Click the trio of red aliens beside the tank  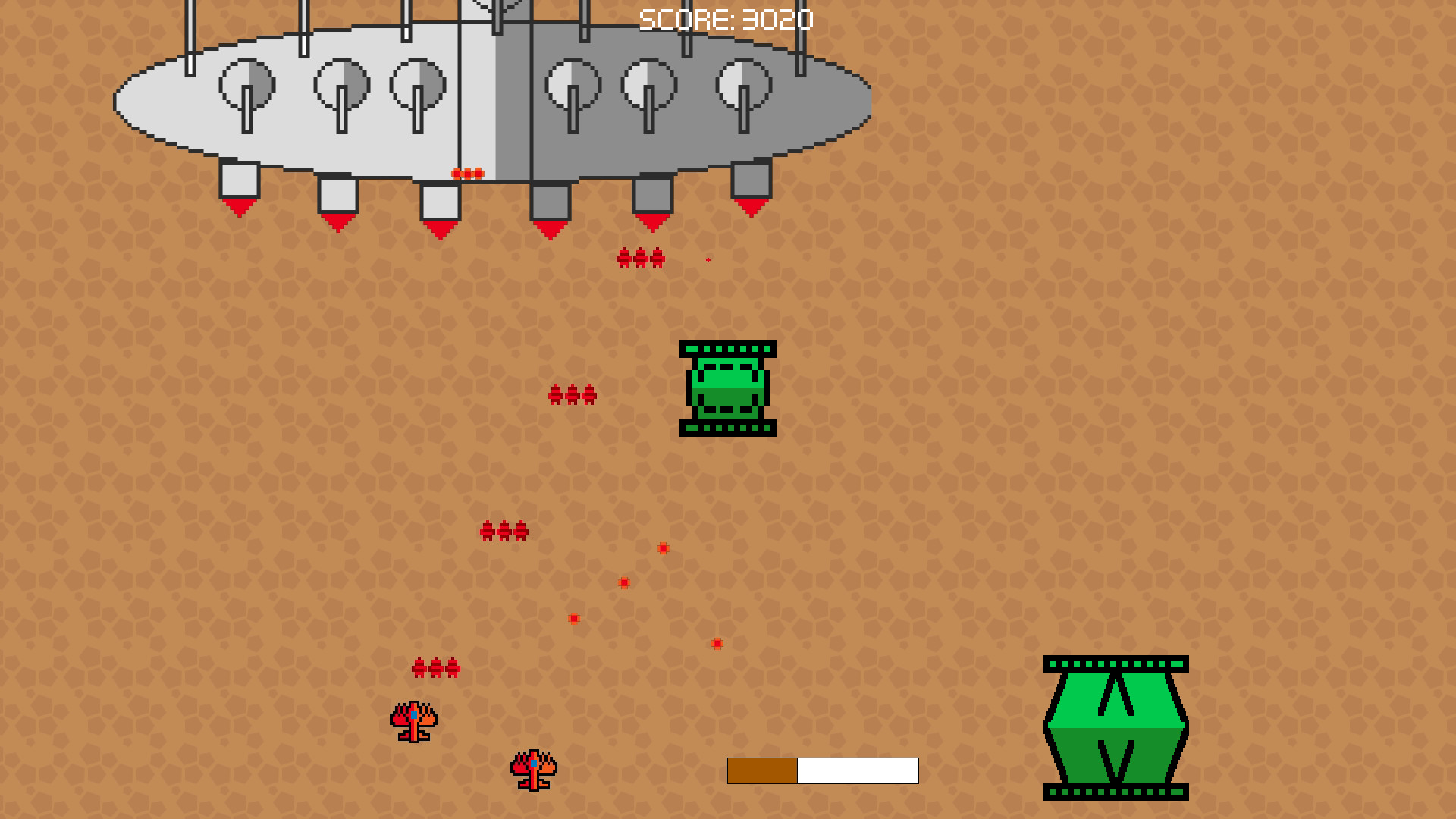574,393
